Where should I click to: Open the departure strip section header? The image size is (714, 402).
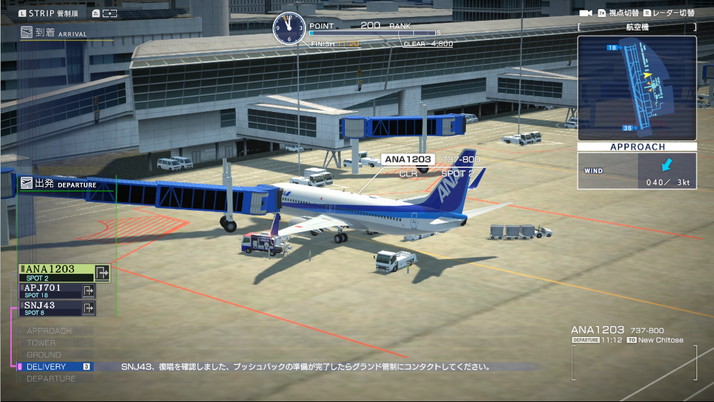[x=60, y=184]
